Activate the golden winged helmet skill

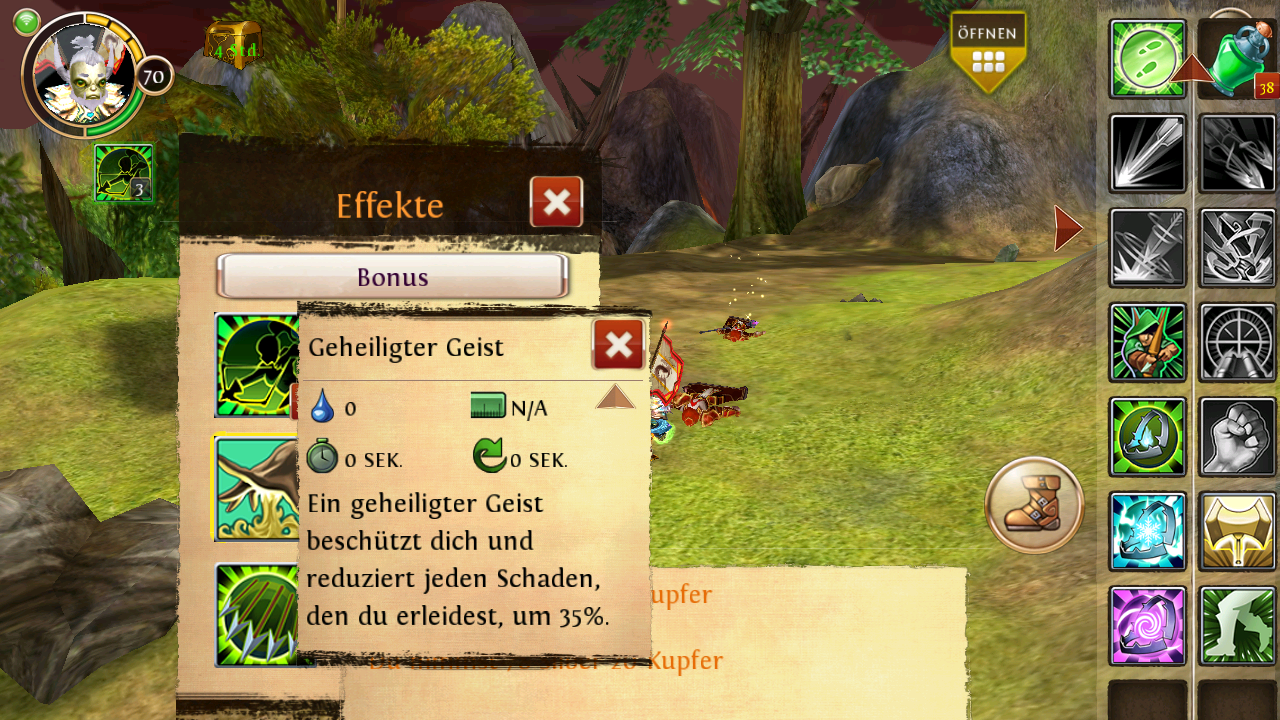(1238, 531)
